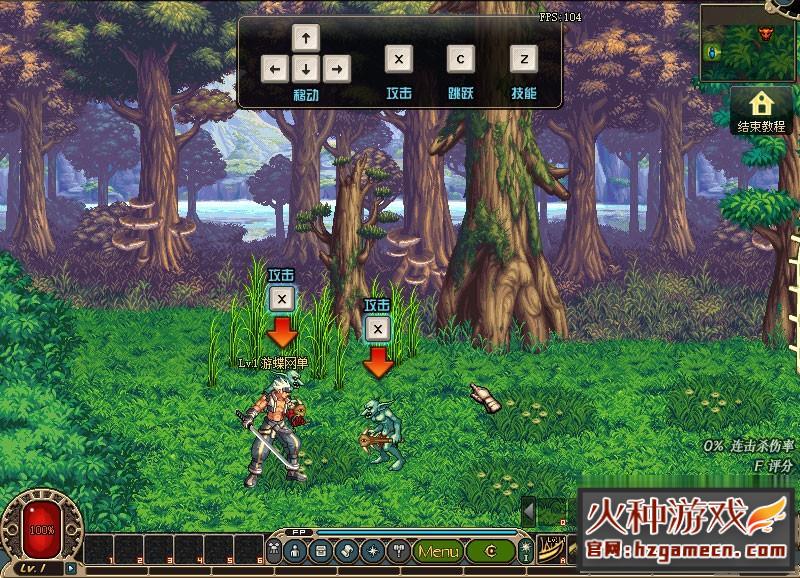This screenshot has height=578, width=800.
Task: Click the party members icon
Action: click(x=274, y=551)
